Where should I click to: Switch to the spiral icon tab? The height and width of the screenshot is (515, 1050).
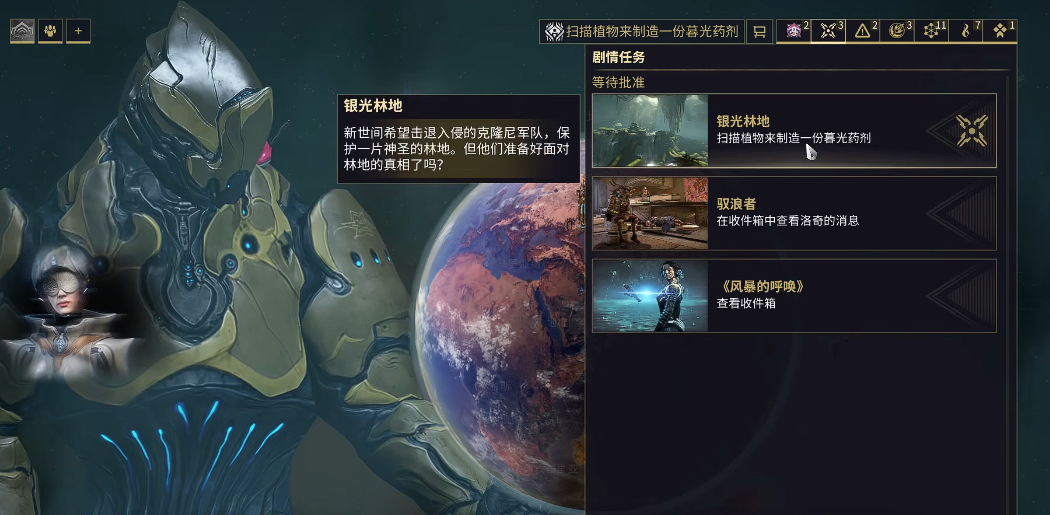pyautogui.click(x=897, y=32)
